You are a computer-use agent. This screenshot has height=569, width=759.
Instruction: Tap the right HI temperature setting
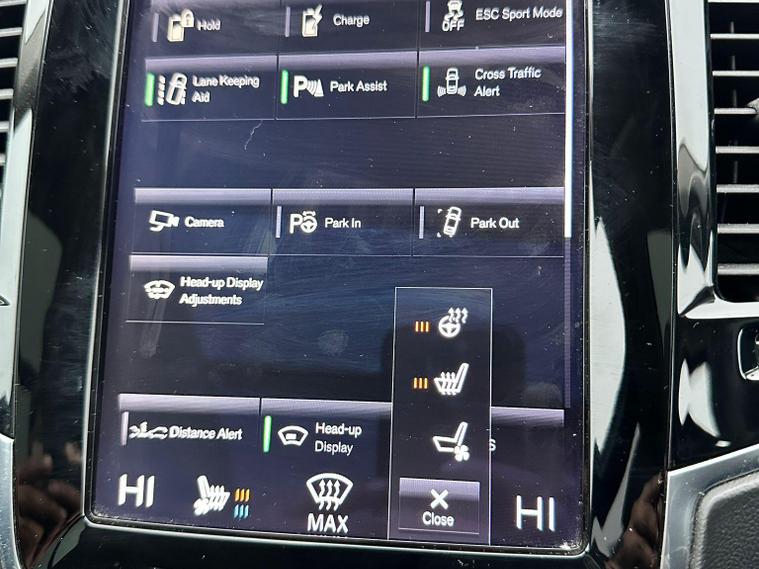click(534, 511)
